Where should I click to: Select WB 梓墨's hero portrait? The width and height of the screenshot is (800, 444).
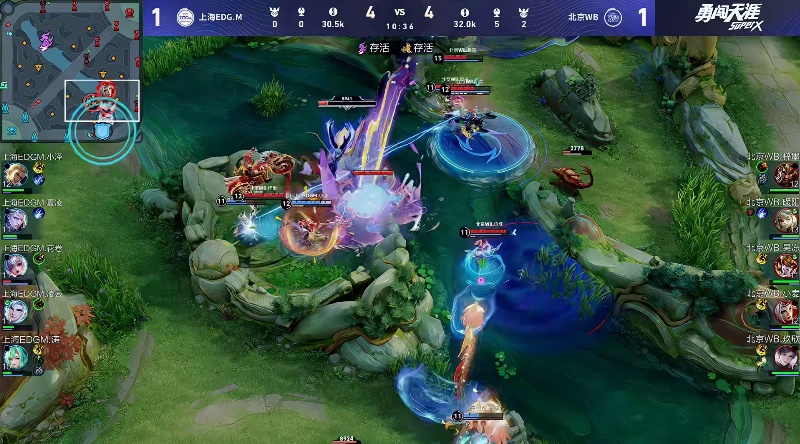point(785,175)
